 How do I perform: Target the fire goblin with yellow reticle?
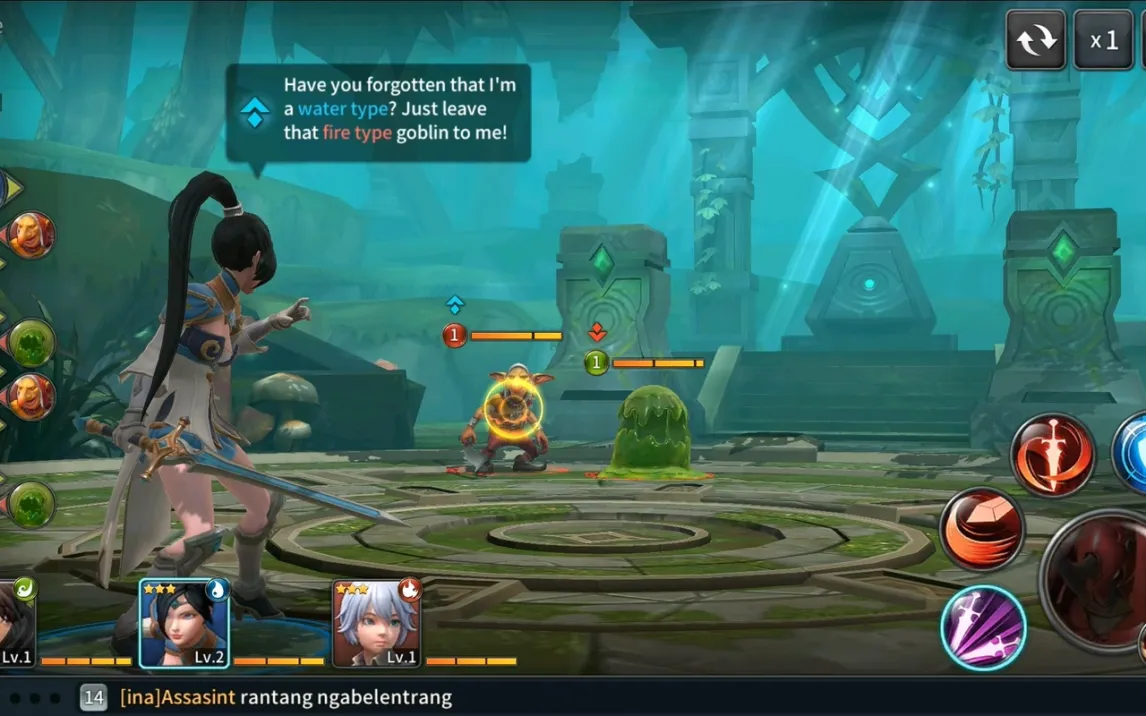point(512,410)
